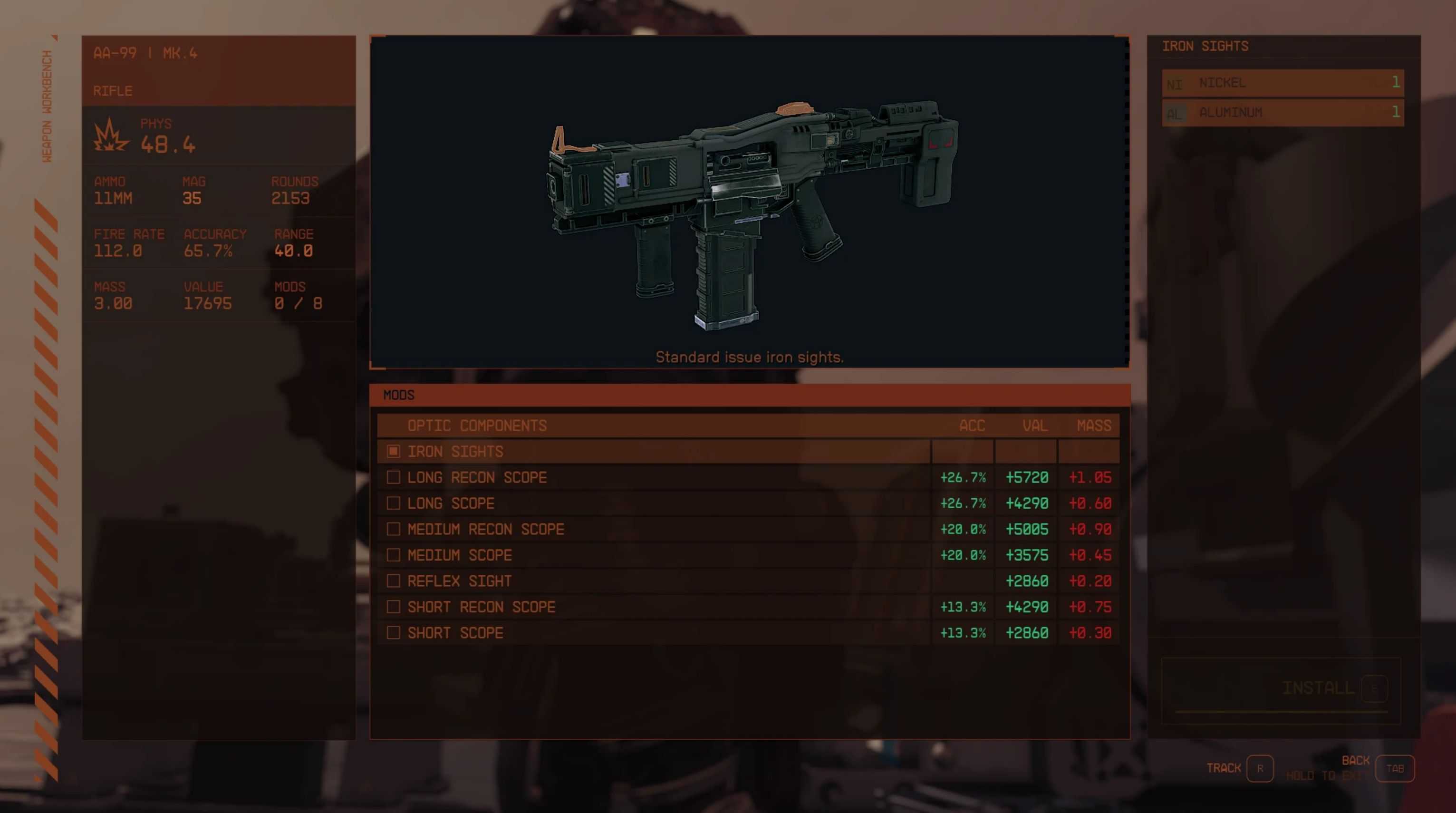Select the Aluminum resource requirement row
Image resolution: width=1456 pixels, height=813 pixels.
pos(1282,113)
